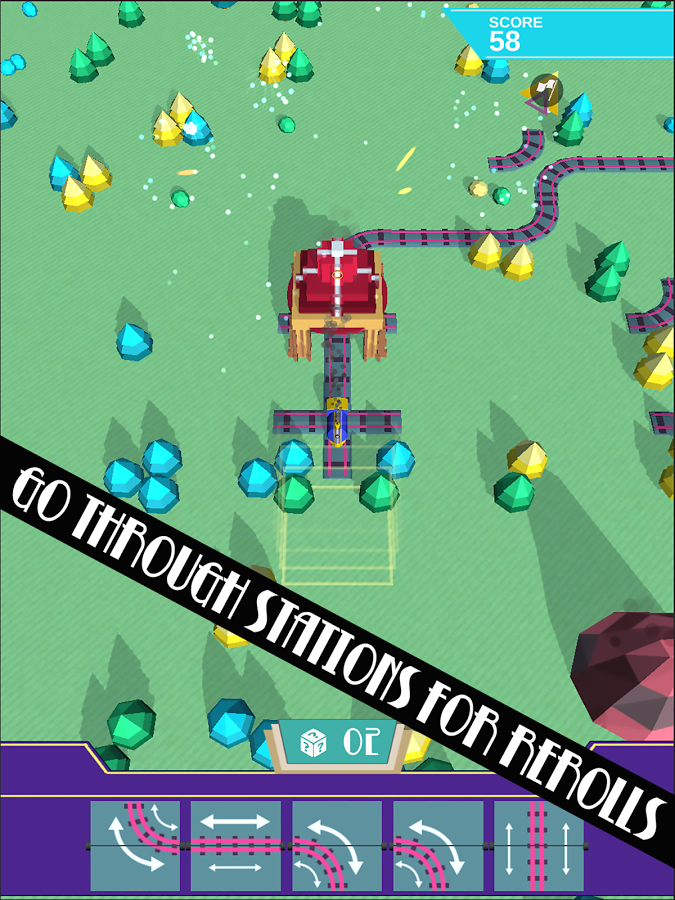Select the horizontal straight track tile

click(x=236, y=845)
